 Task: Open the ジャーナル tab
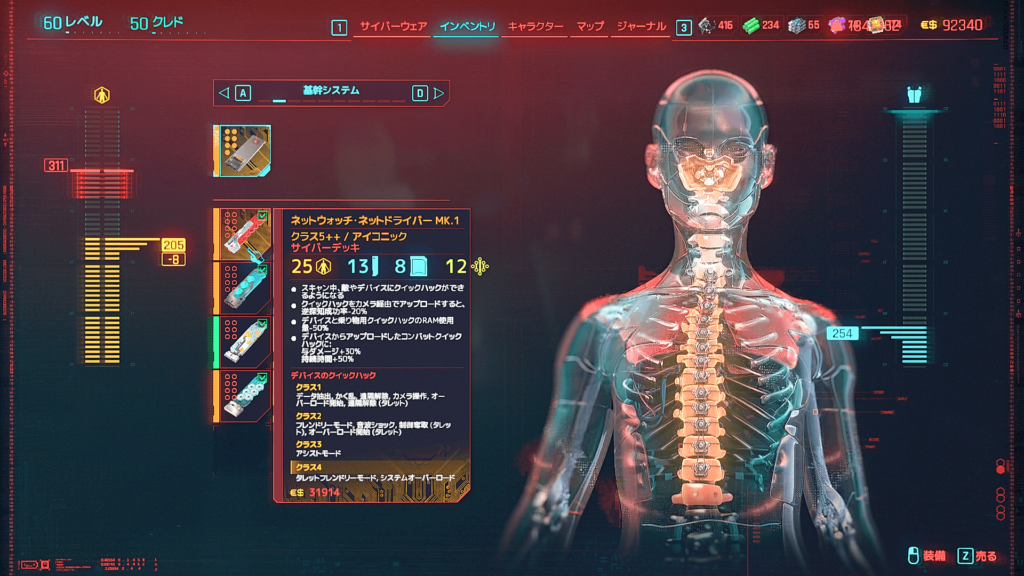[x=641, y=26]
